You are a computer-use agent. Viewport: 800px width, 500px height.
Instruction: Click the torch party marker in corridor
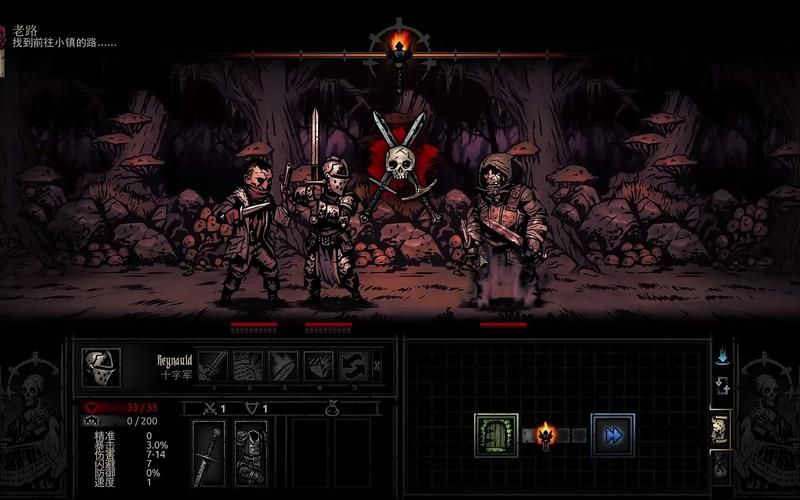point(546,434)
